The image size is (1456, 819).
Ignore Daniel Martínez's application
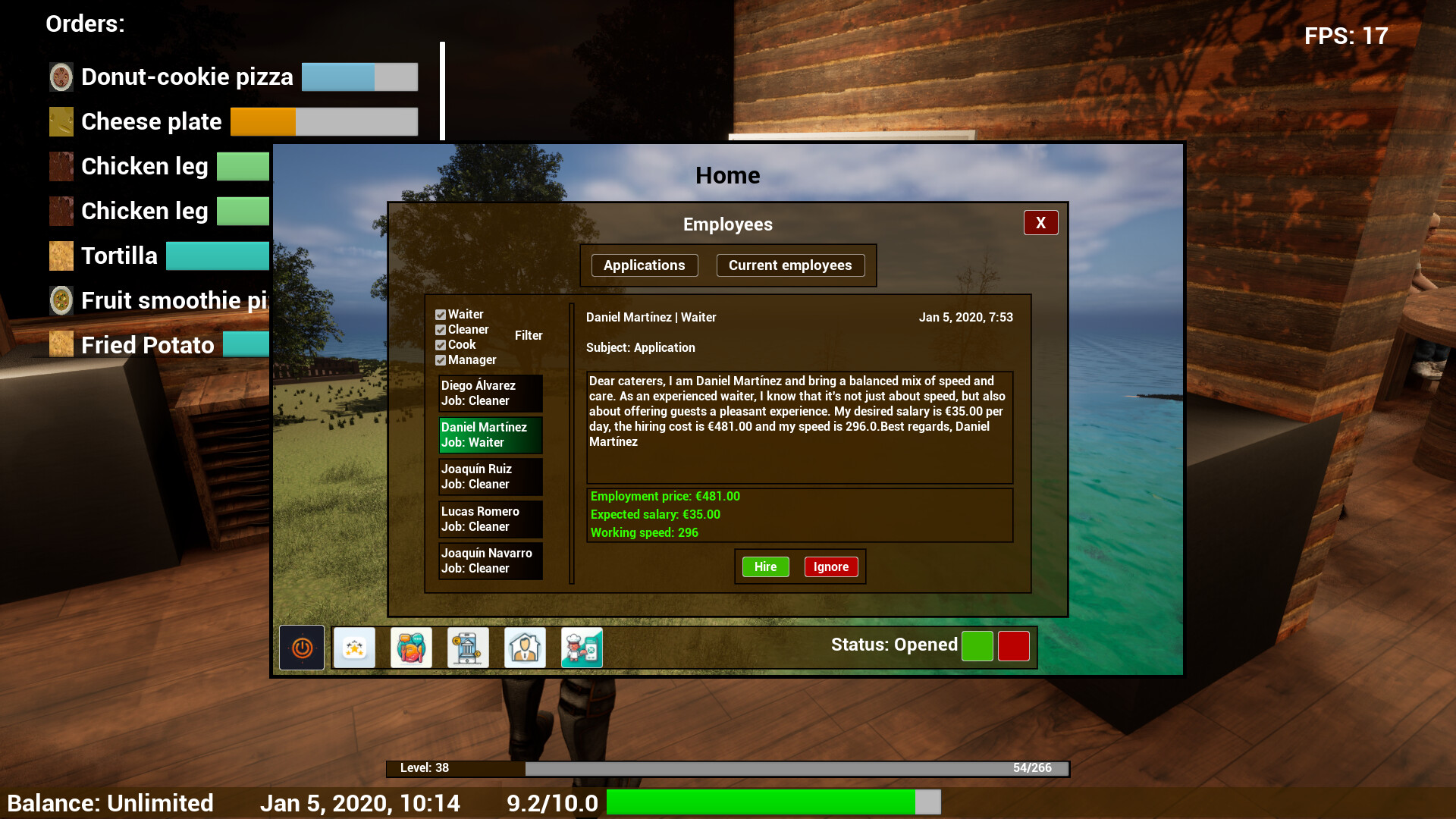[x=830, y=566]
